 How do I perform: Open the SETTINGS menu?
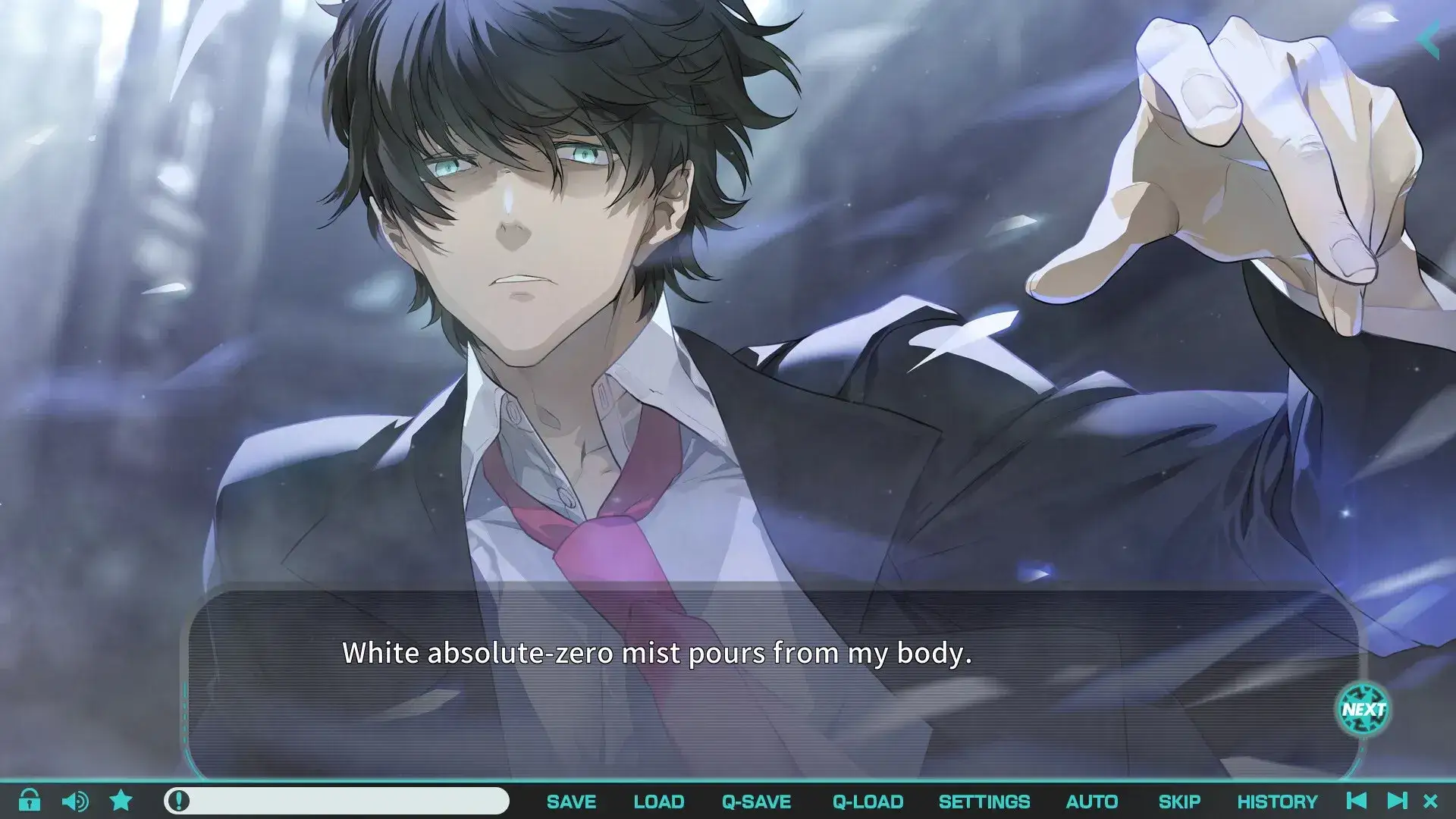click(x=985, y=801)
